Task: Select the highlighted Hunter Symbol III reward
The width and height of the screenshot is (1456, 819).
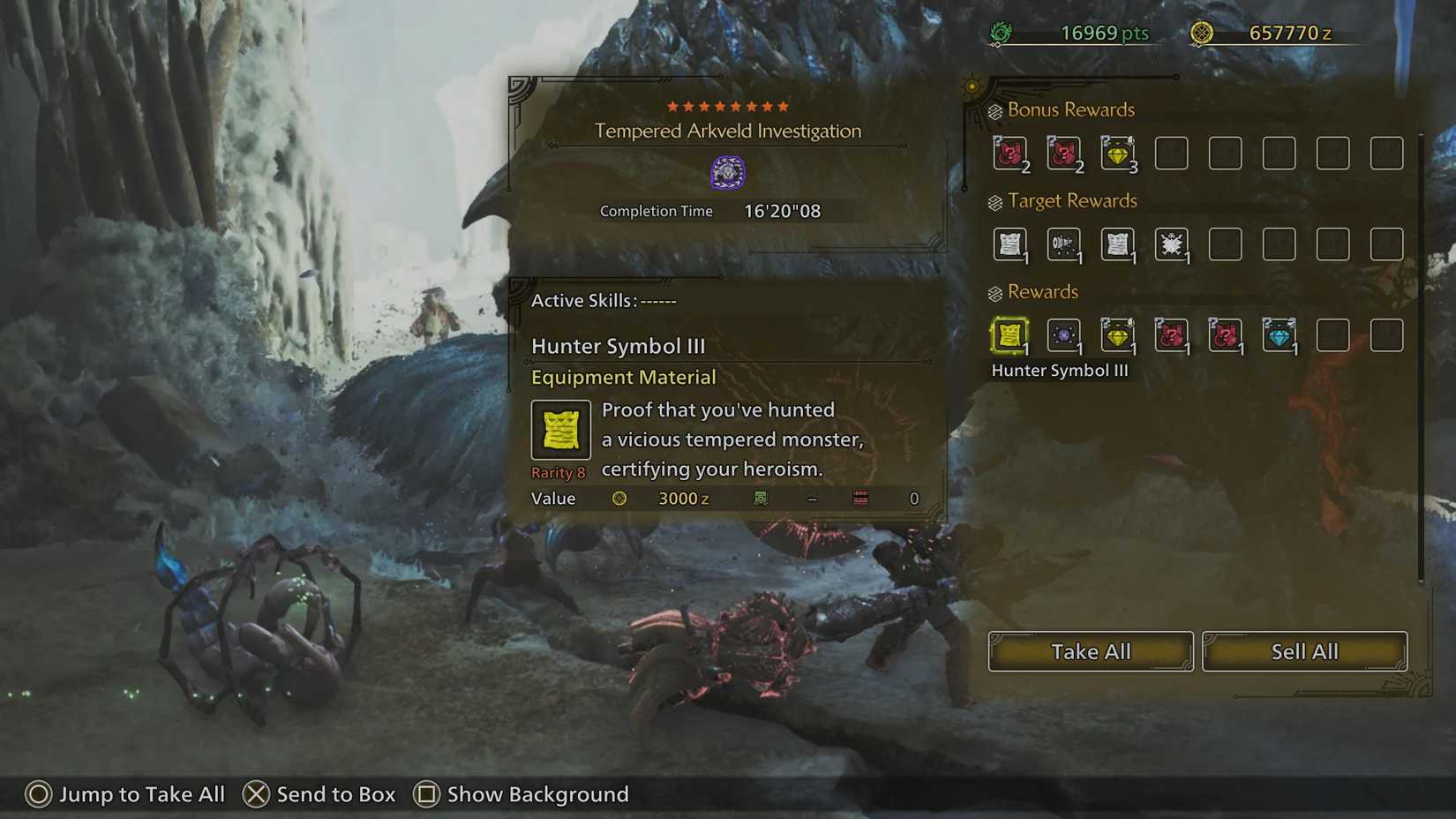Action: [x=1009, y=336]
